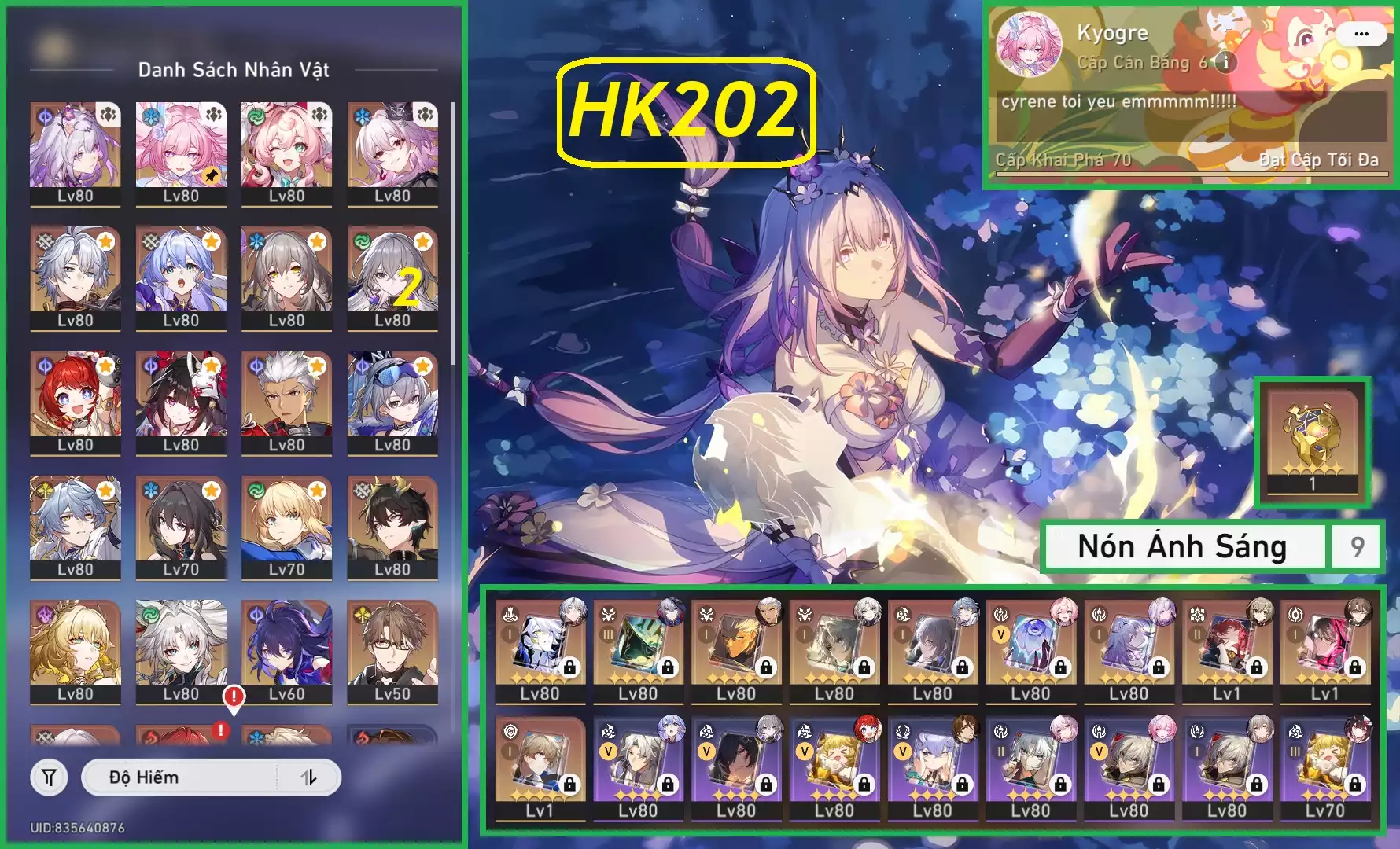Screen dimensions: 1400x849
Task: Select the fox-mask girl character portrait
Action: pos(181,402)
